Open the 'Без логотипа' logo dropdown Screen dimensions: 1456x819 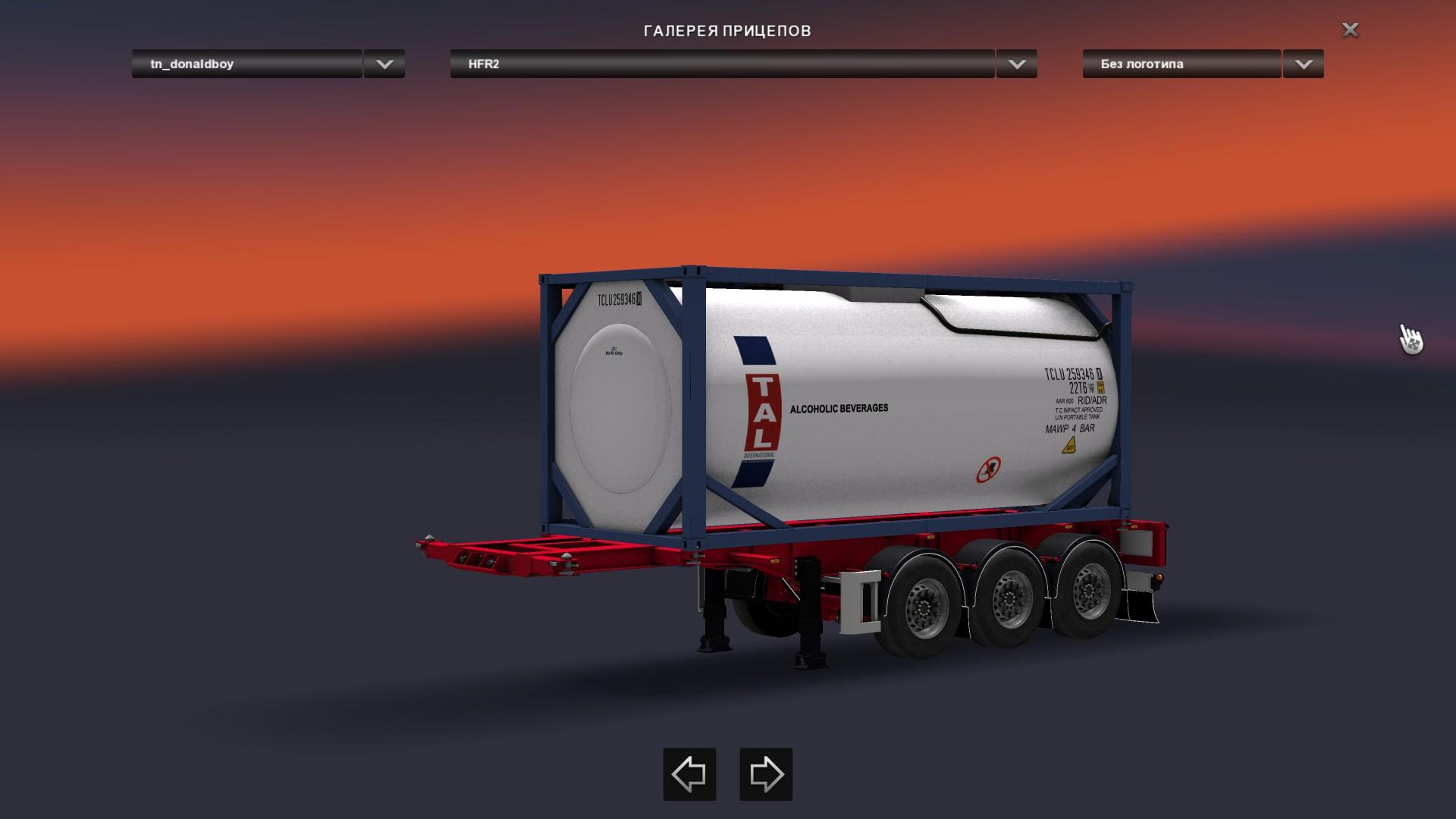(x=1181, y=64)
